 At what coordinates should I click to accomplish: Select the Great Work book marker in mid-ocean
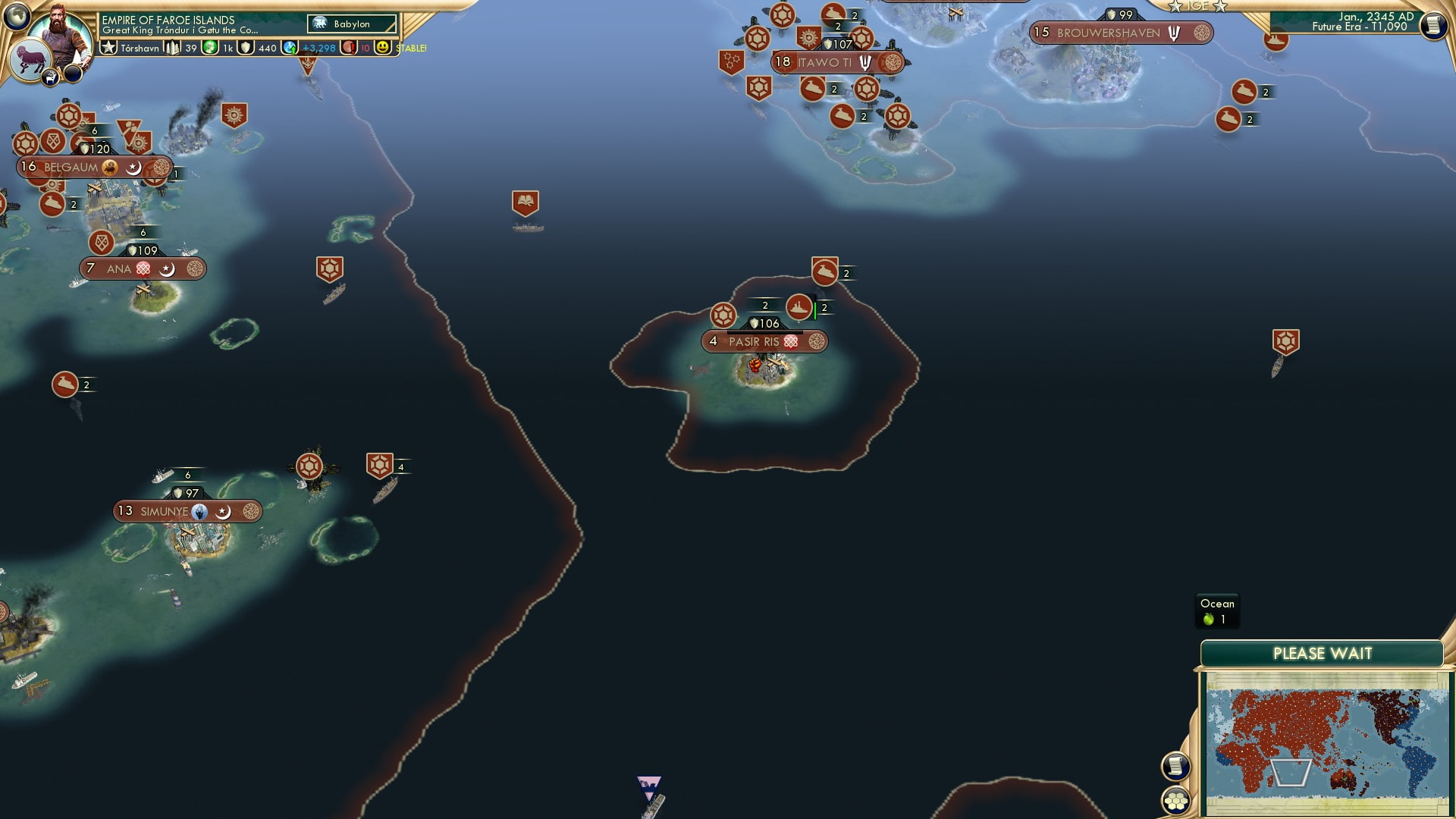[x=526, y=201]
